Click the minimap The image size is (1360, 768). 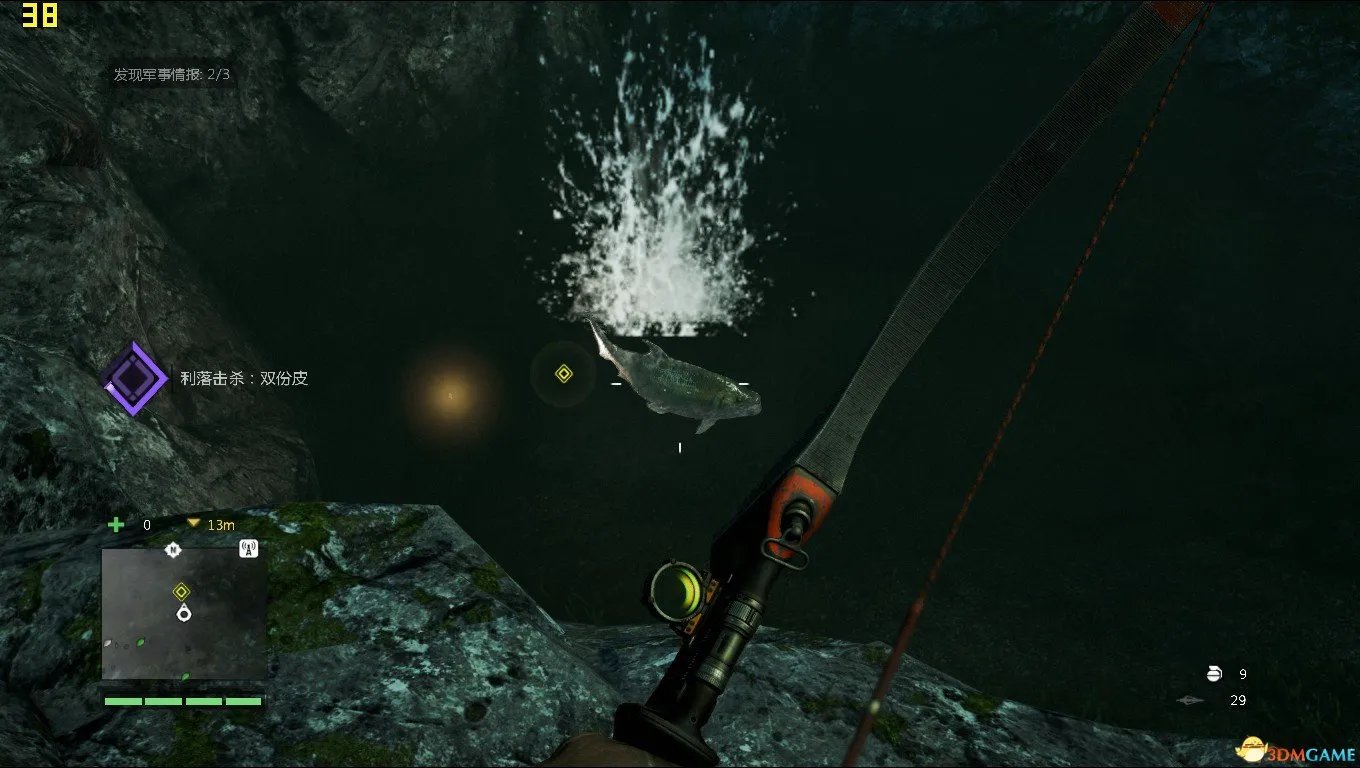click(184, 614)
